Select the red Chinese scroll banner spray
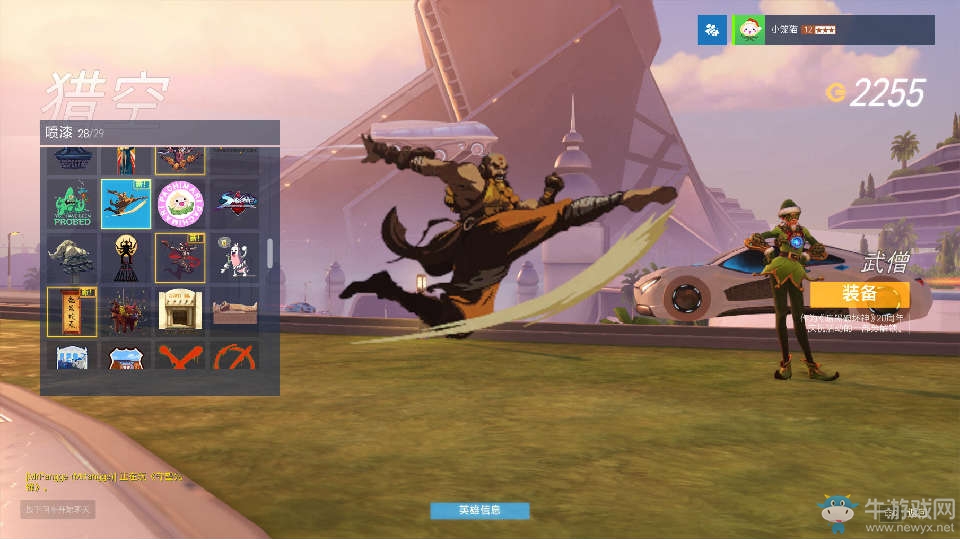The image size is (960, 539). pos(72,311)
